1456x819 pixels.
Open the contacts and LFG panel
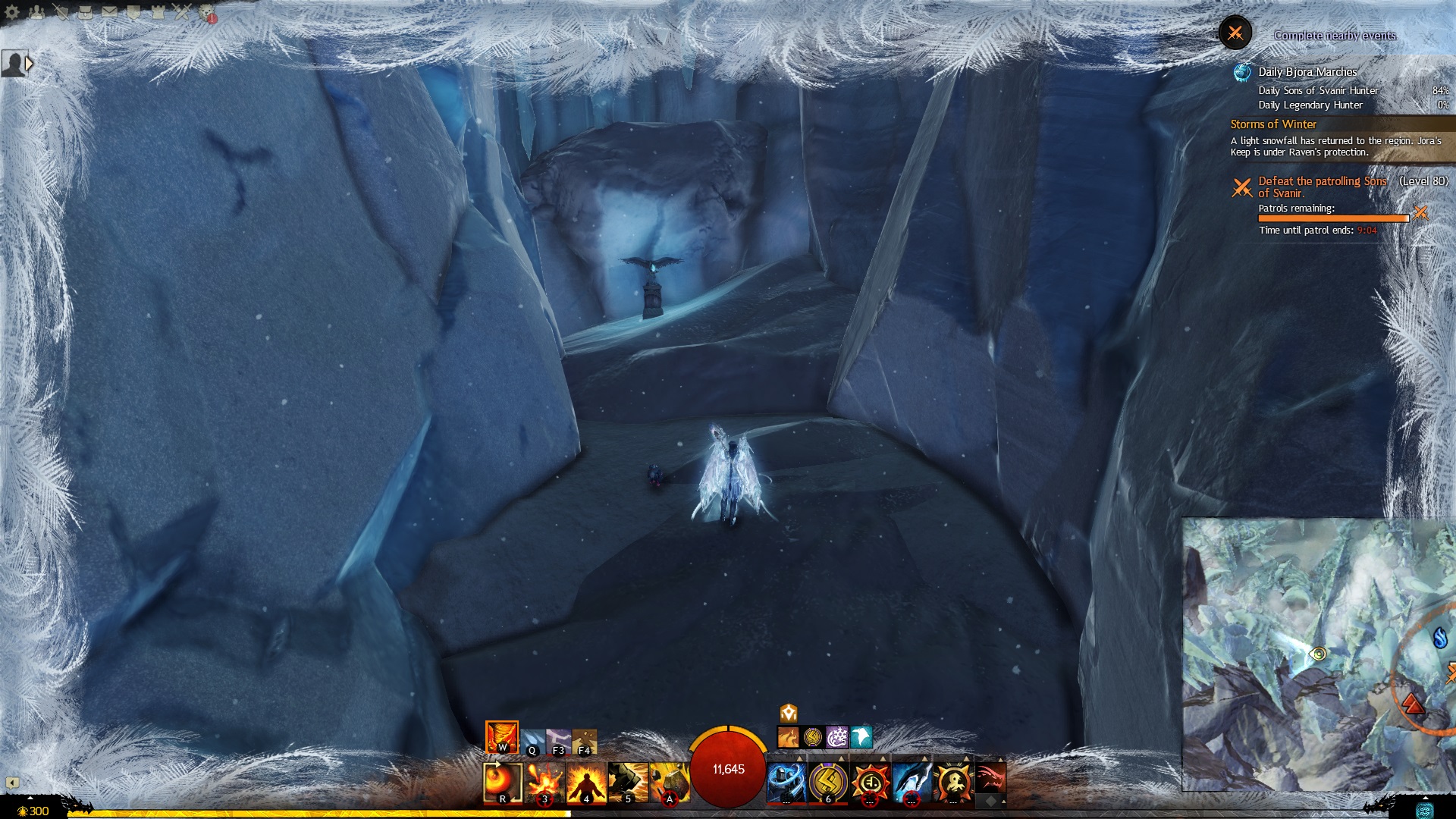(36, 11)
